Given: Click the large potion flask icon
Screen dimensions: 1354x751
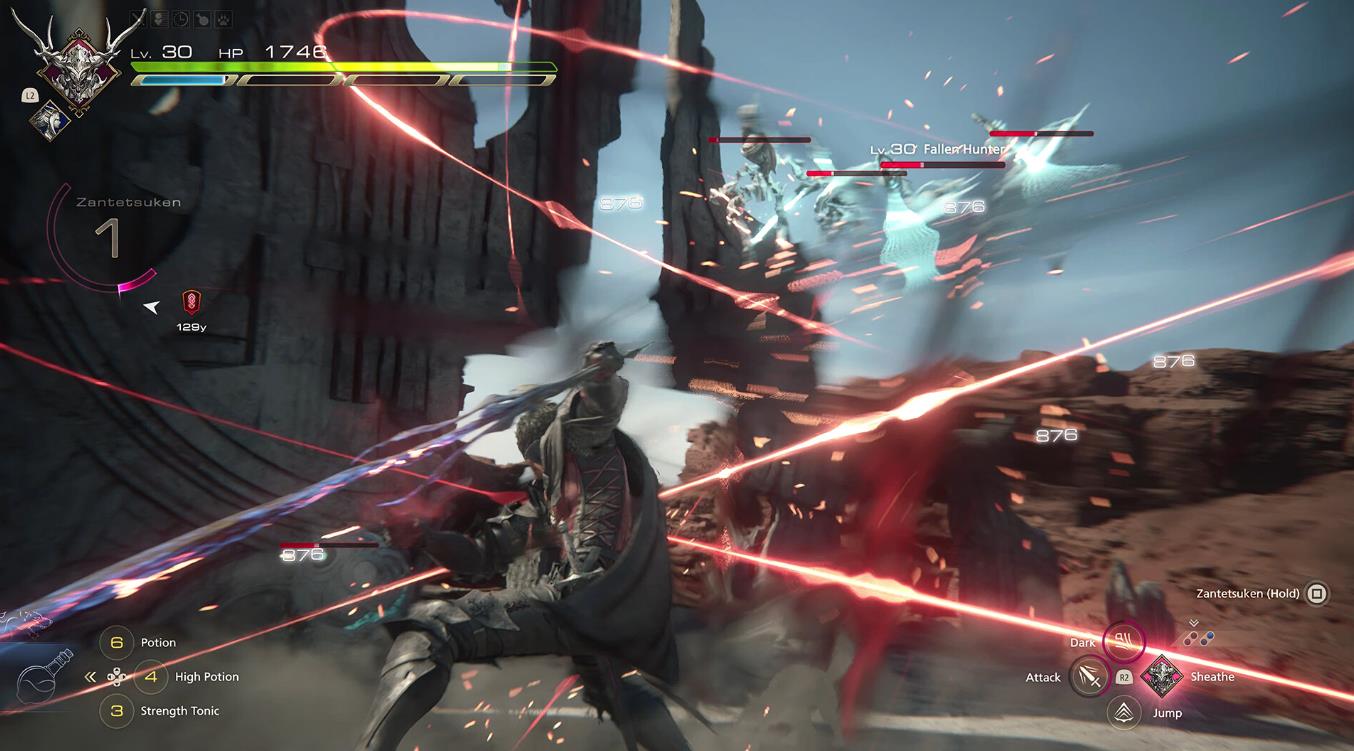Looking at the screenshot, I should click(47, 677).
